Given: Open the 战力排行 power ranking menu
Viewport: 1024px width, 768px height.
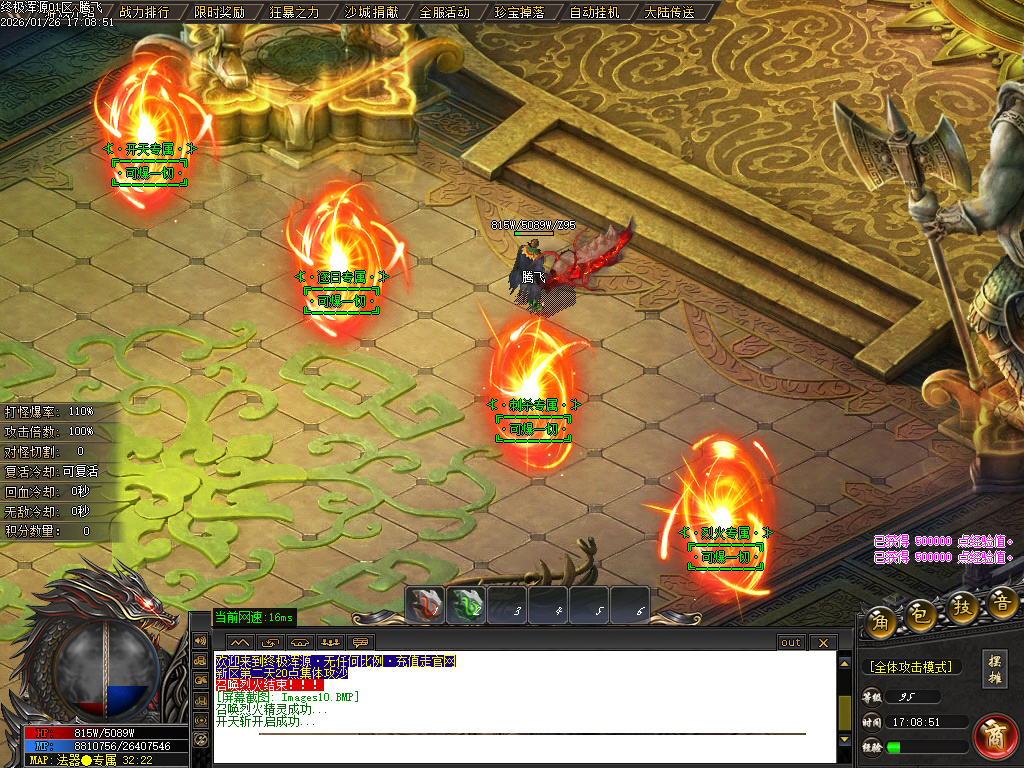Looking at the screenshot, I should tap(145, 13).
